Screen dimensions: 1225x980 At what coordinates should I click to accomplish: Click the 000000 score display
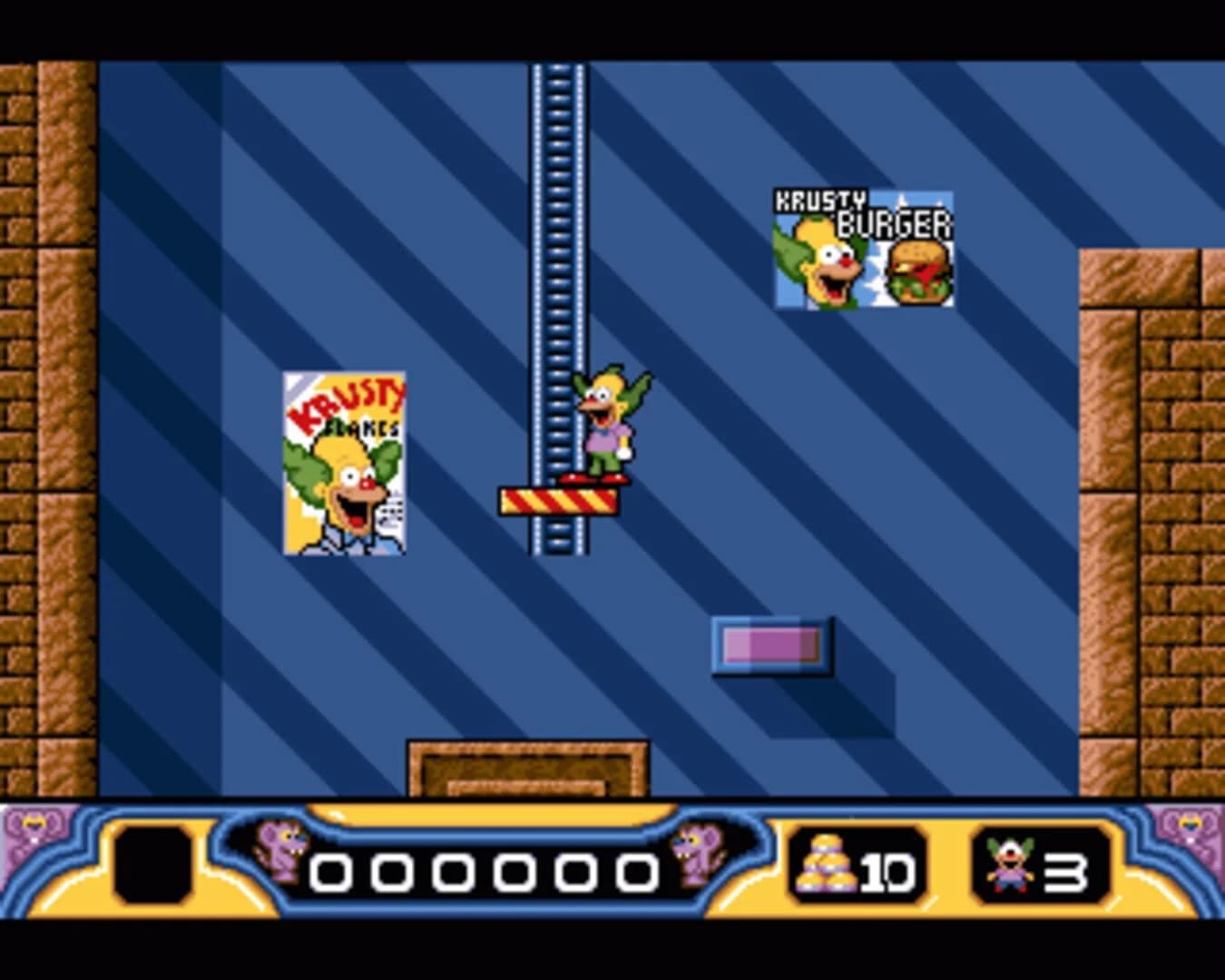coord(485,871)
